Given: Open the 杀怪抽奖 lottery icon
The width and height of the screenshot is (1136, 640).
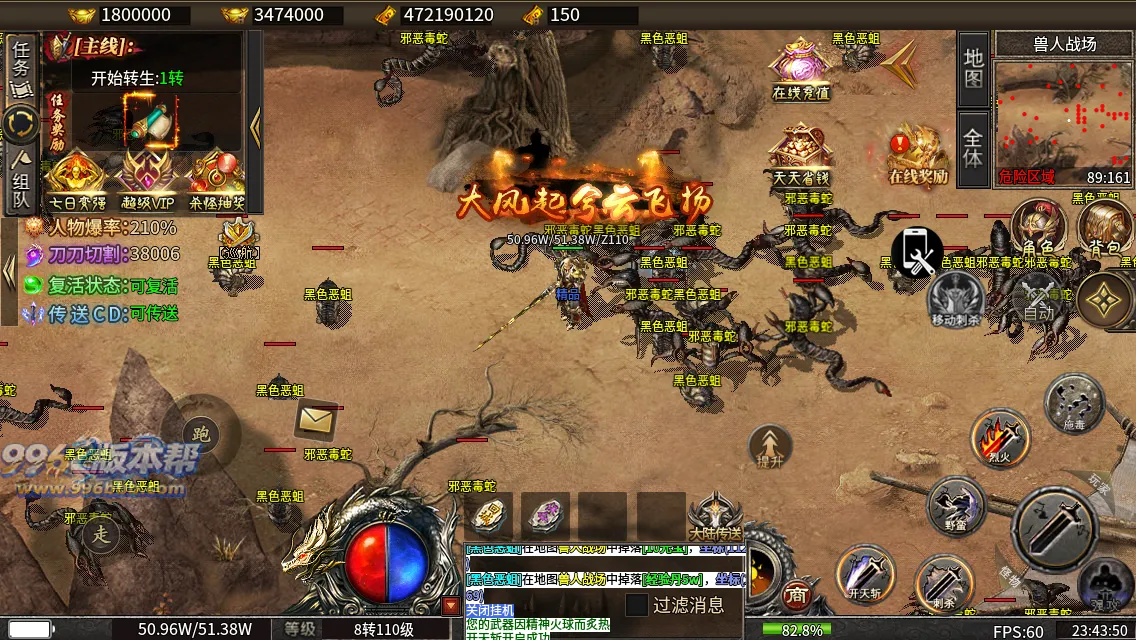Looking at the screenshot, I should (216, 180).
